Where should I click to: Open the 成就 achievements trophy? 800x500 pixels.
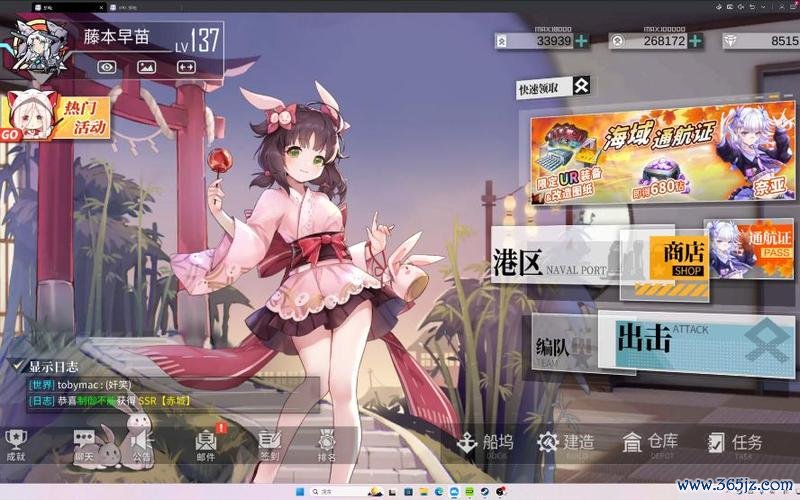tap(16, 443)
